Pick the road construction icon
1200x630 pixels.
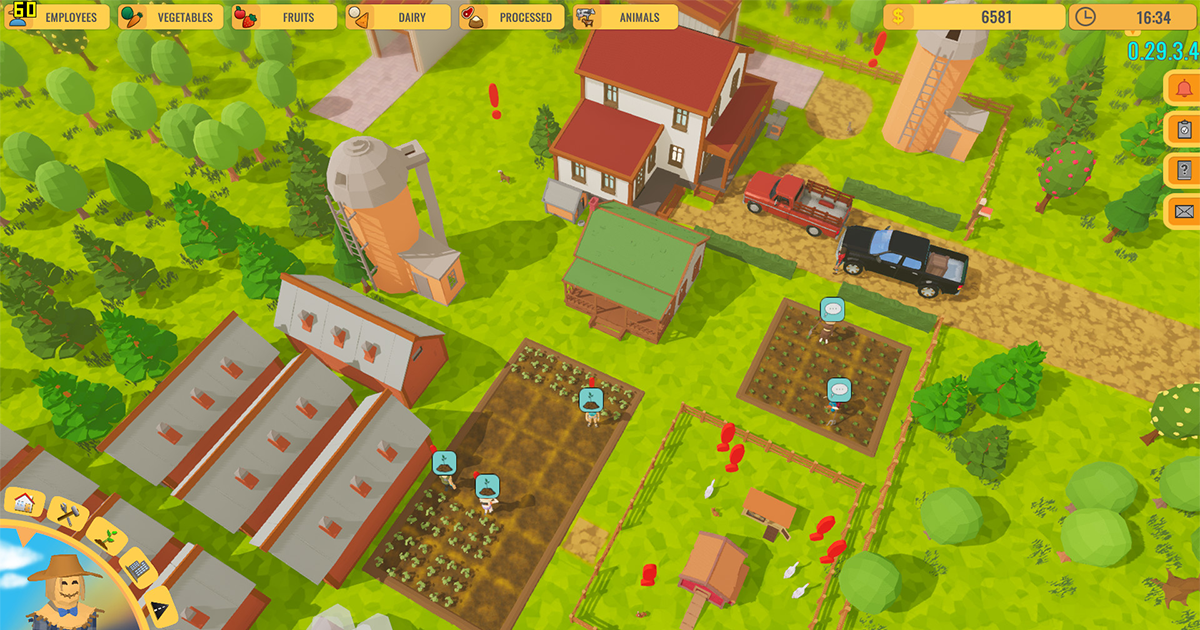pyautogui.click(x=158, y=606)
